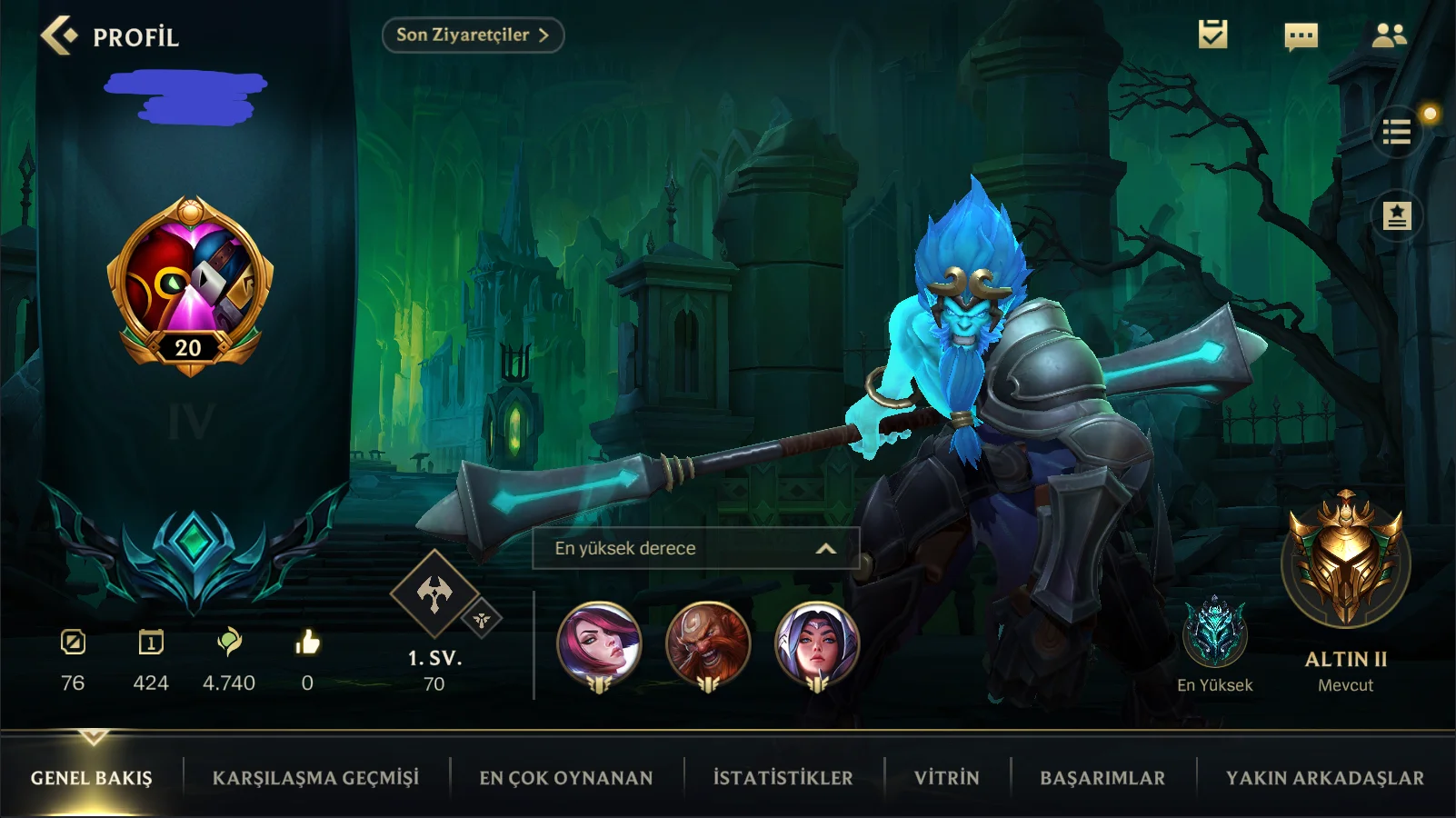Open the list menu button with notification
Viewport: 1456px width, 818px height.
(x=1397, y=133)
